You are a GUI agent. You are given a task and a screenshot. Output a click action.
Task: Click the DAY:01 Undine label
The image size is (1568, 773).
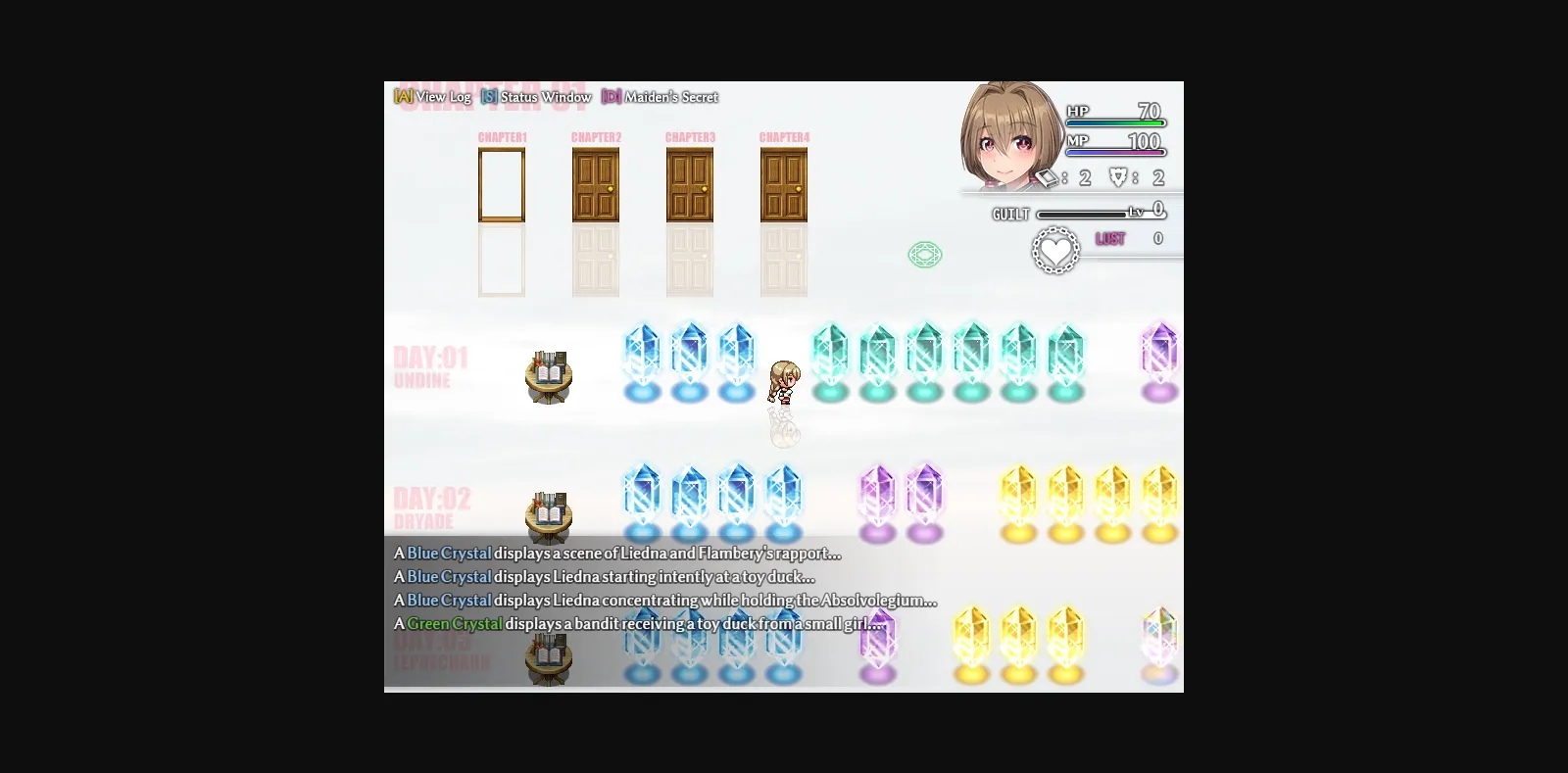pos(427,367)
